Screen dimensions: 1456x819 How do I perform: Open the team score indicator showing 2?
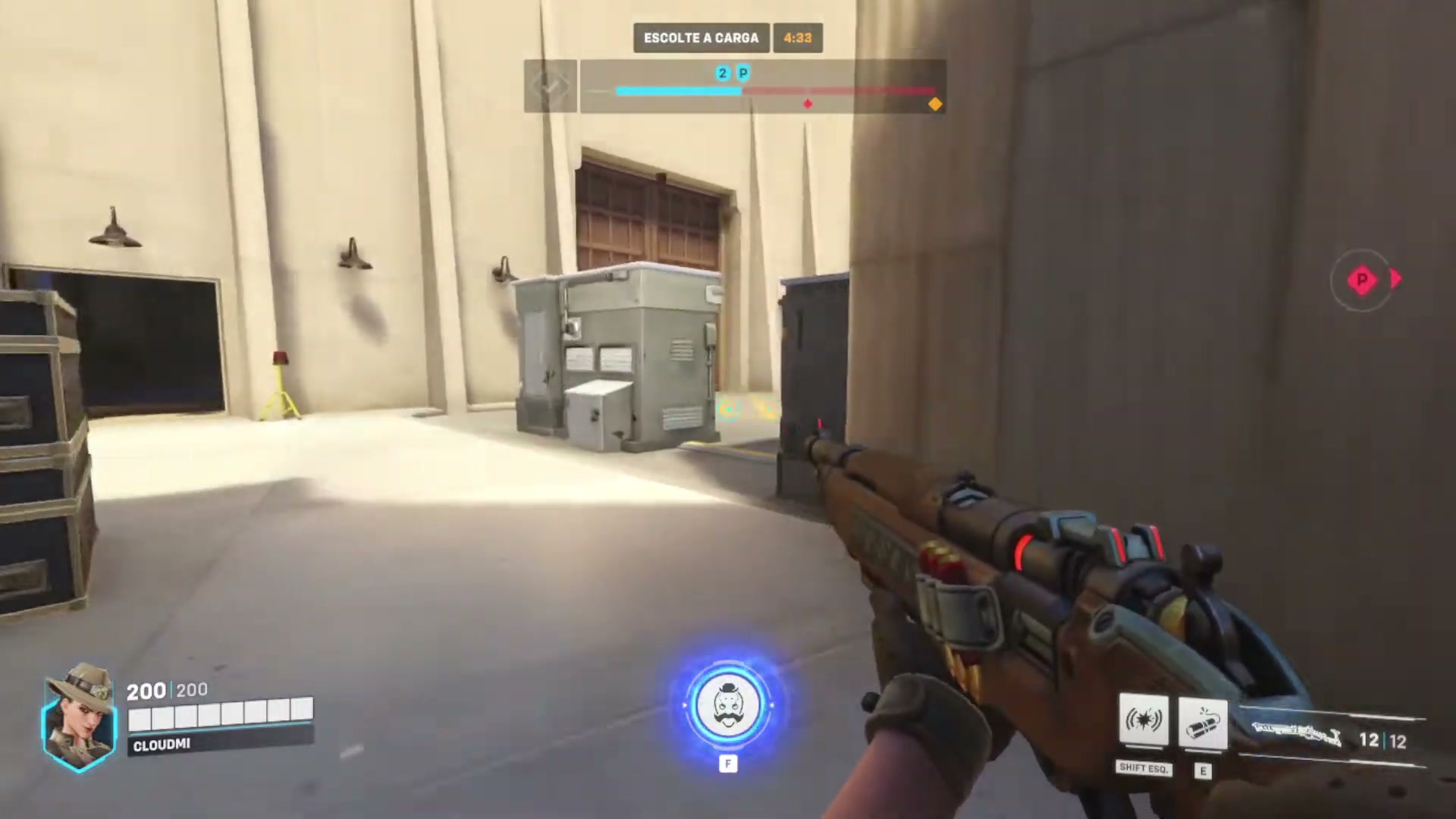pos(722,74)
